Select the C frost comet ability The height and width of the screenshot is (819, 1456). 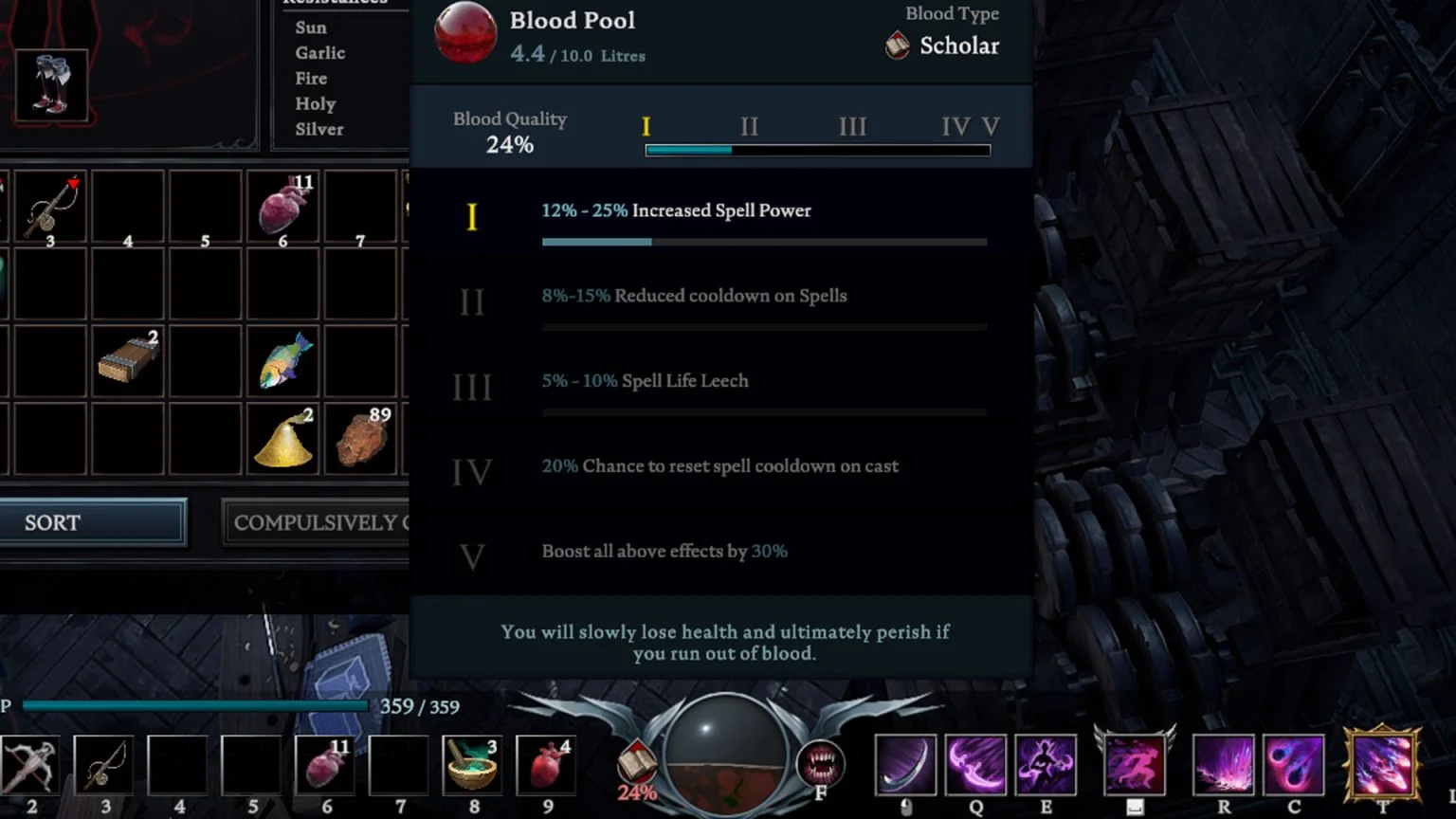pos(1294,764)
